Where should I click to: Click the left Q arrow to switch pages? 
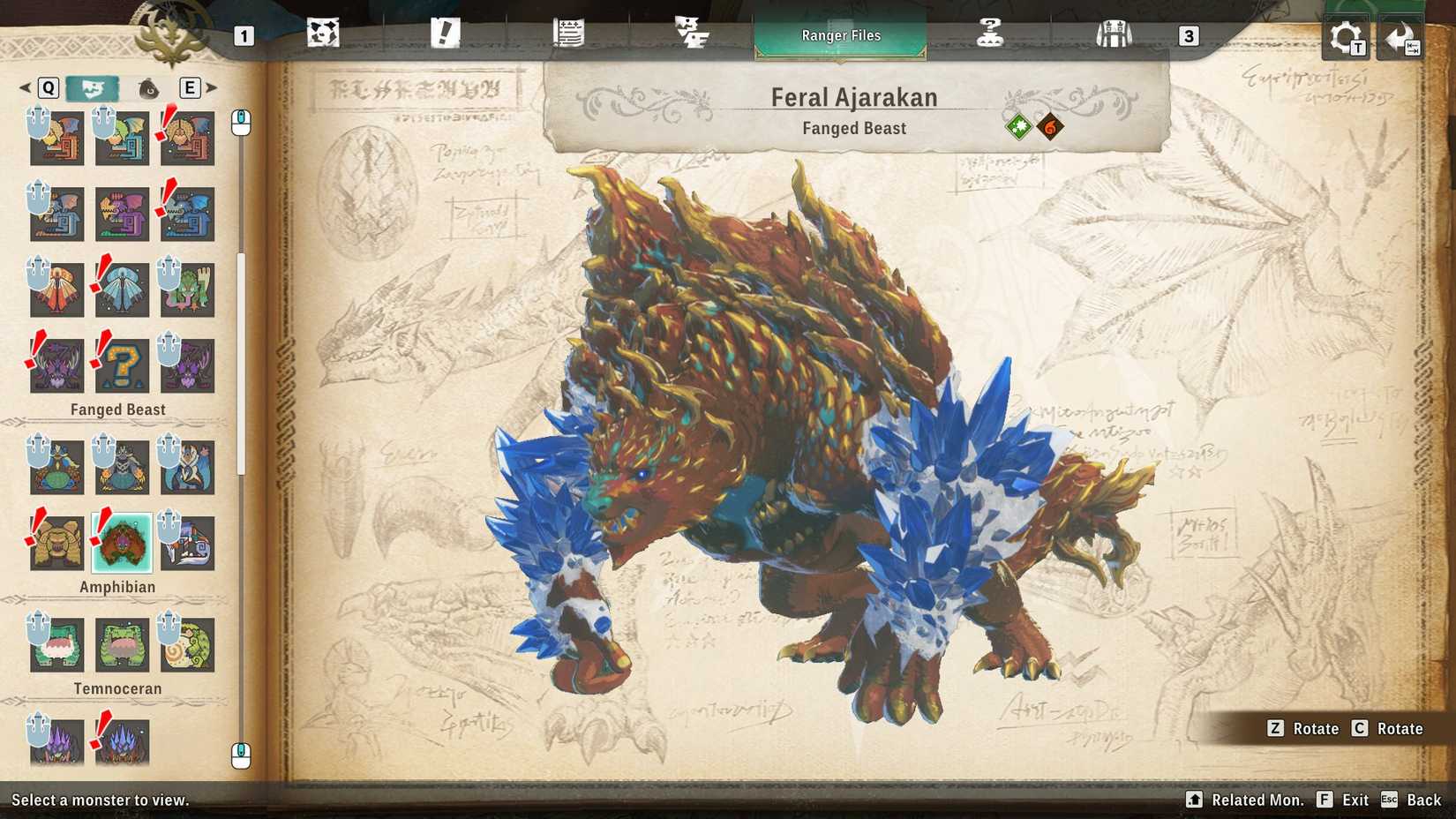pyautogui.click(x=25, y=88)
